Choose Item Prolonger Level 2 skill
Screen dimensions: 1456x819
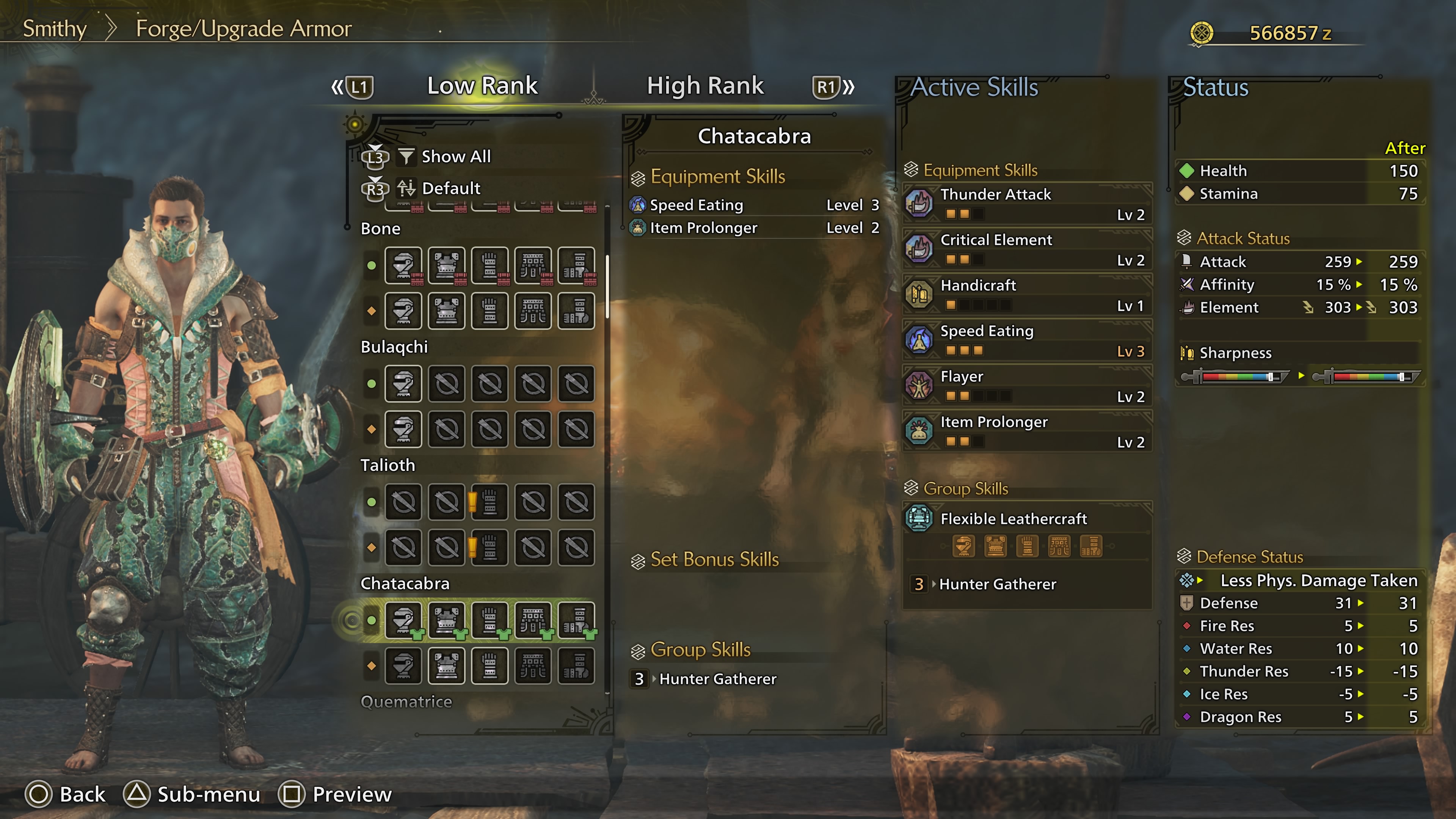point(755,228)
